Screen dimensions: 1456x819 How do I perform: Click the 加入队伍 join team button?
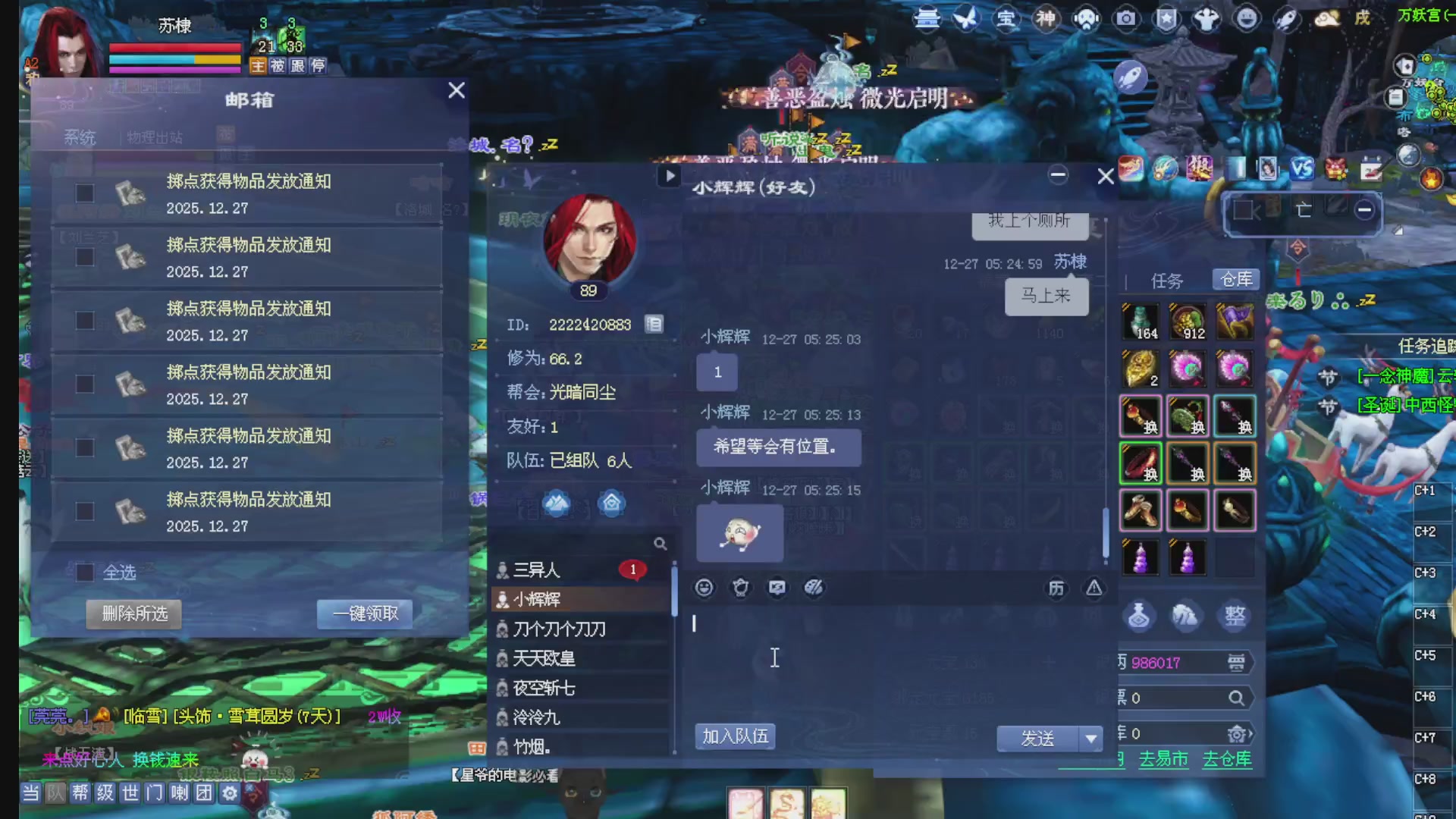click(x=735, y=736)
